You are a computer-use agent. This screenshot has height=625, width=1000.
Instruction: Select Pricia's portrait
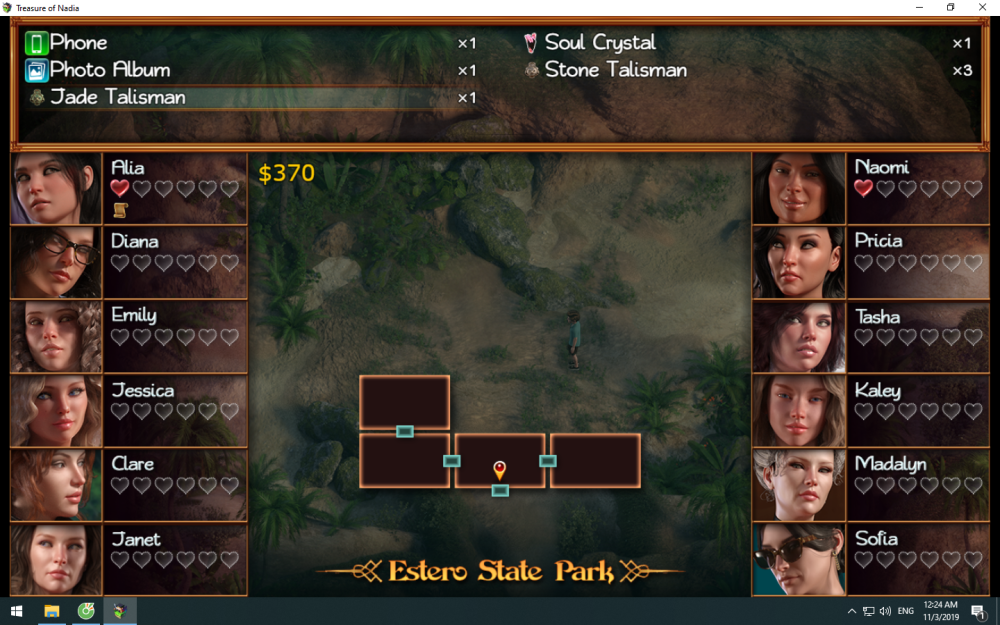tap(799, 262)
